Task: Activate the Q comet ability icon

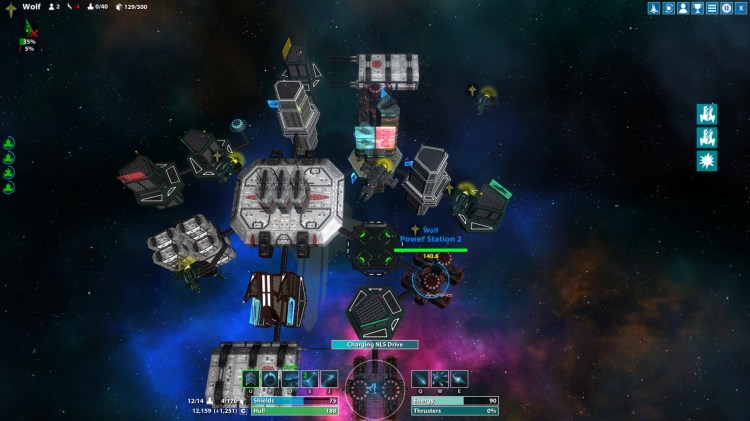Action: [x=421, y=378]
